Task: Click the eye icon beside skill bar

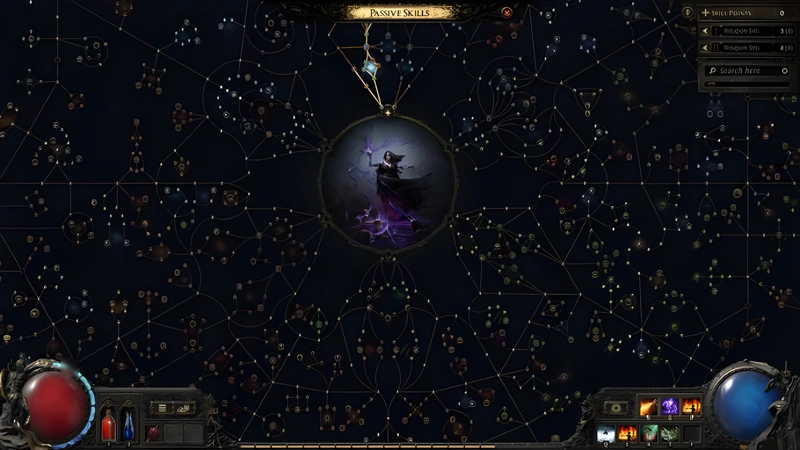Action: [x=613, y=408]
